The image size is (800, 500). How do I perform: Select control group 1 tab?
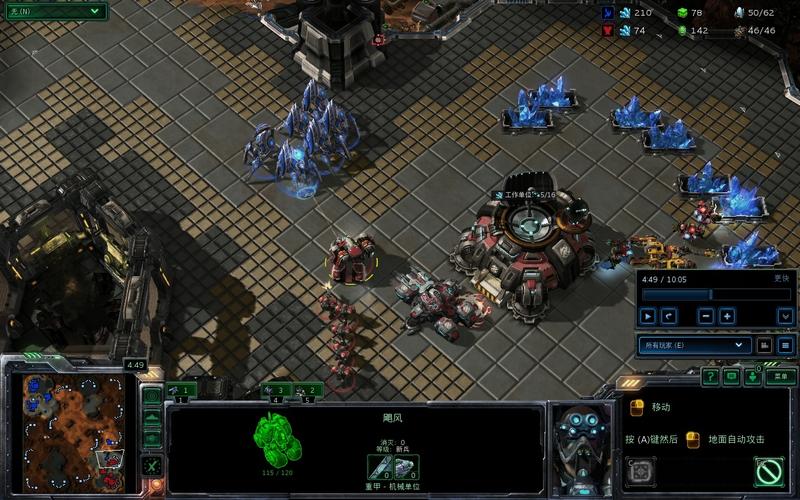[182, 391]
